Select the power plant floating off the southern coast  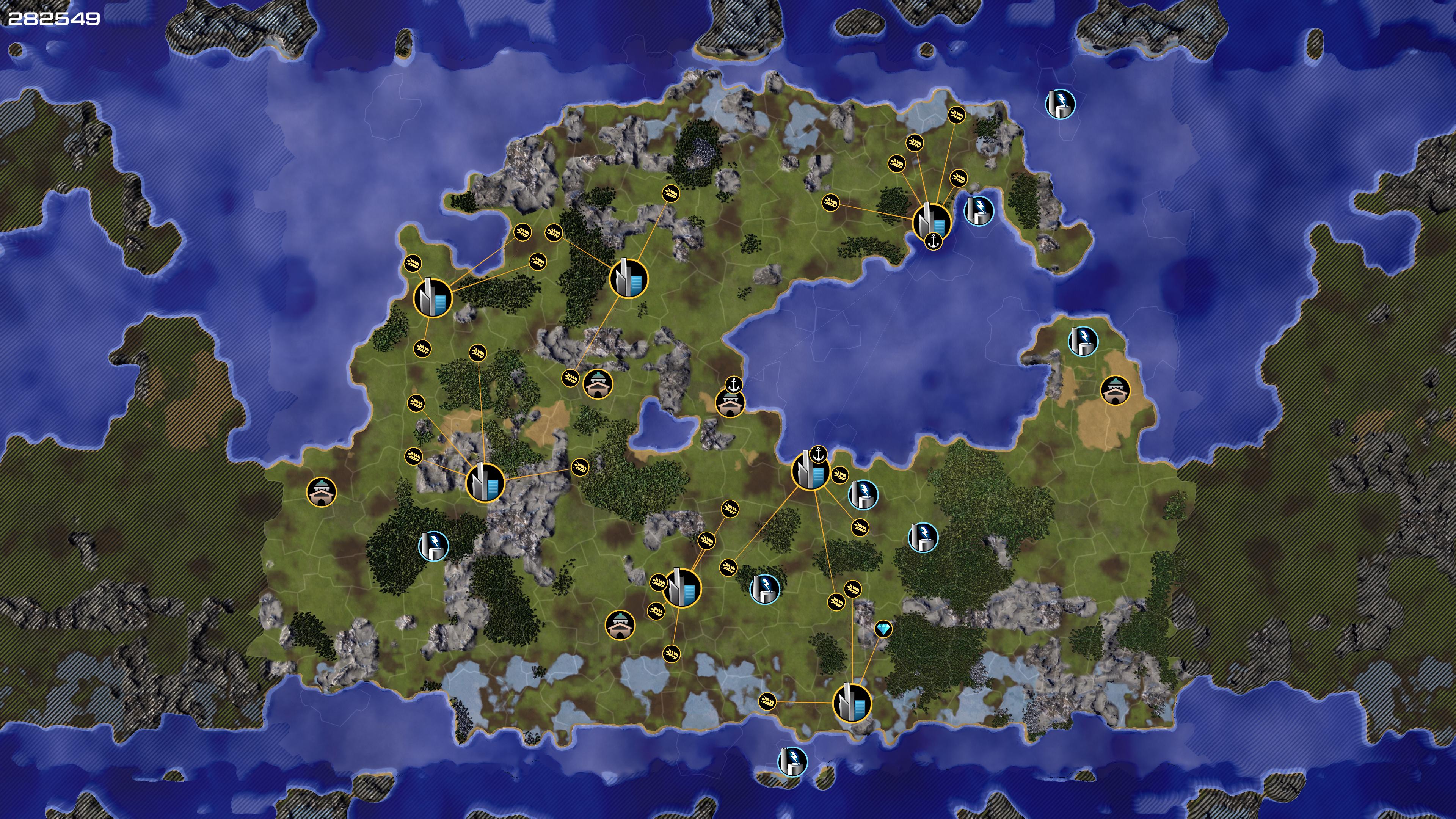(x=792, y=761)
